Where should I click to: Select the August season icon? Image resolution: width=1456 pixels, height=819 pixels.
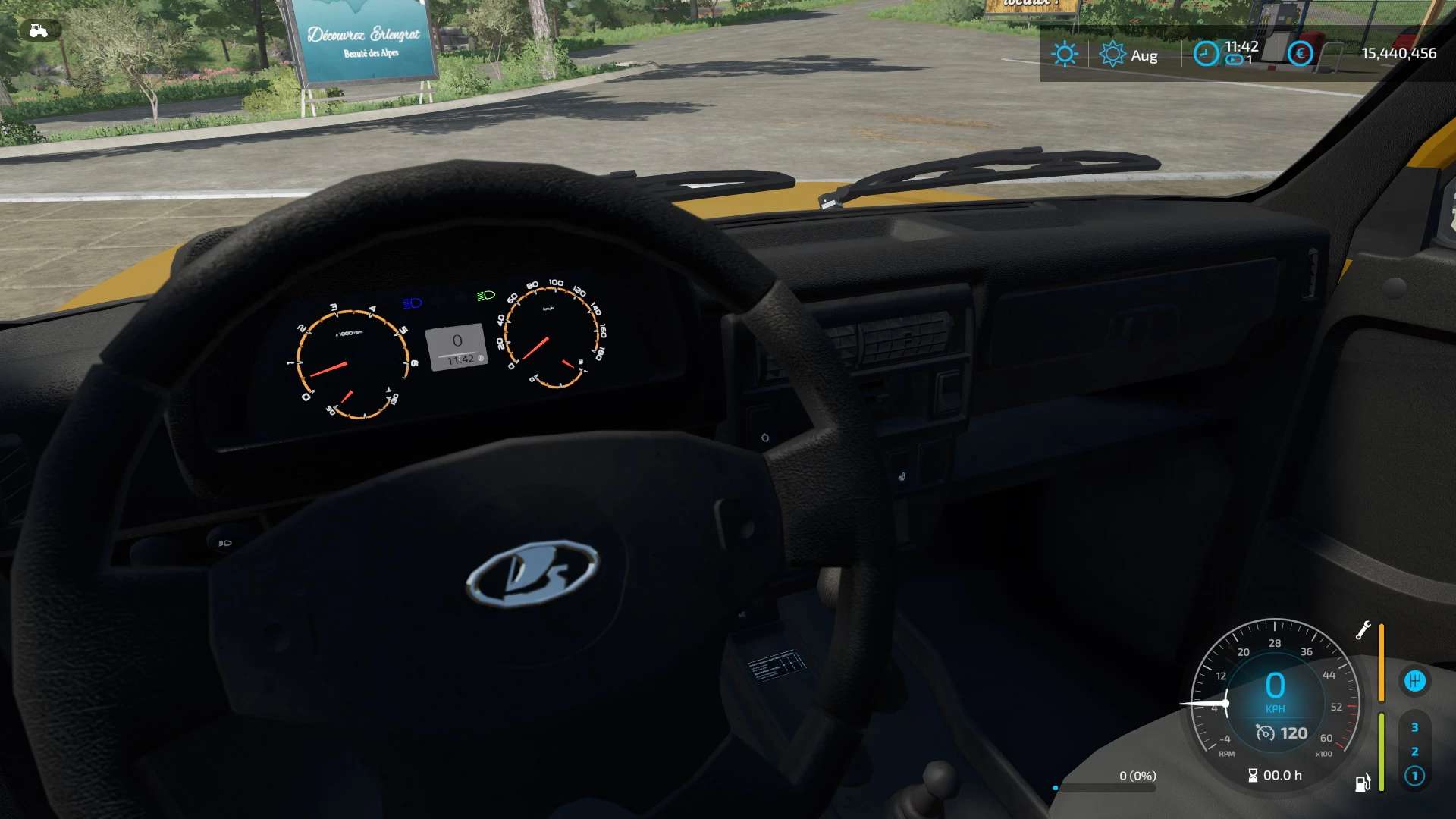[x=1112, y=54]
